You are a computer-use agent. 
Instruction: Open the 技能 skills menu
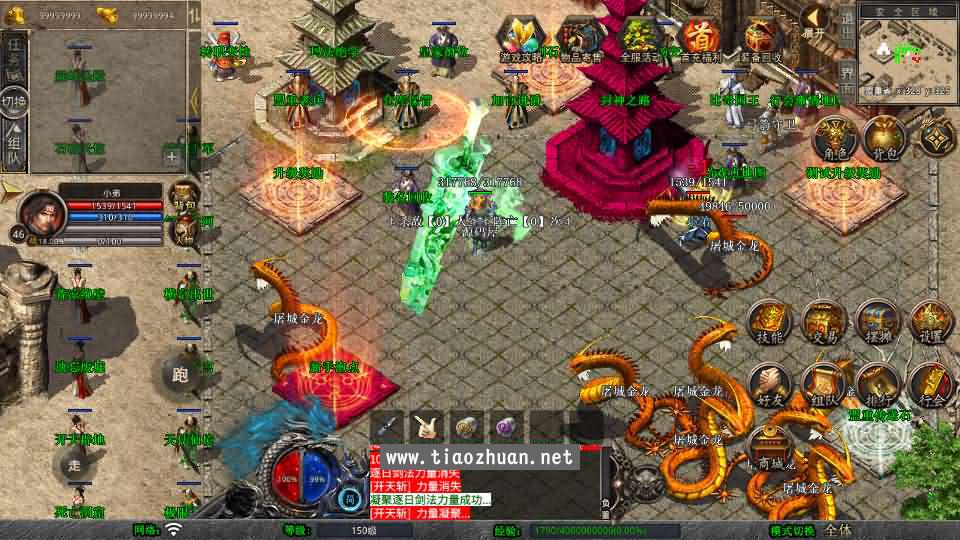[769, 322]
